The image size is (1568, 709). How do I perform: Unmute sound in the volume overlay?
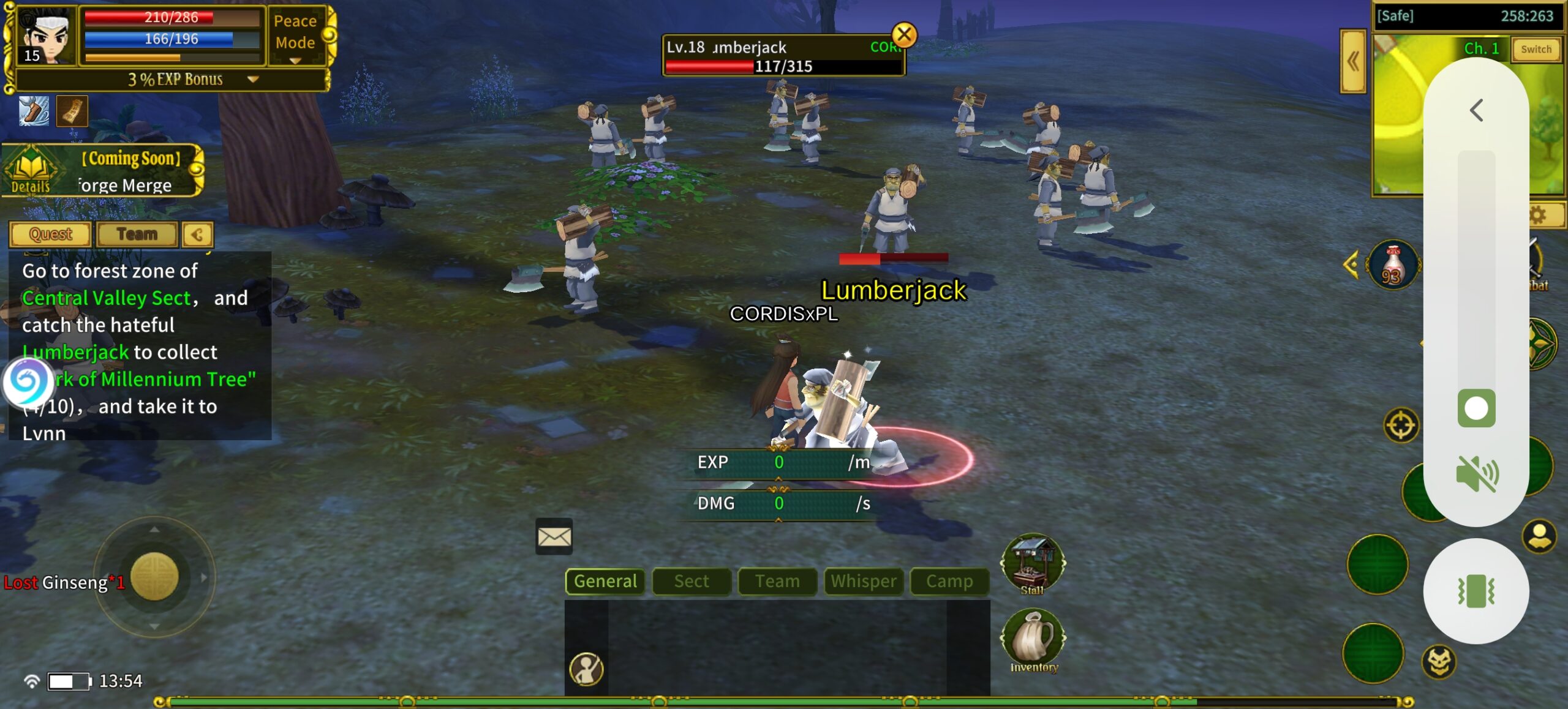[1476, 474]
